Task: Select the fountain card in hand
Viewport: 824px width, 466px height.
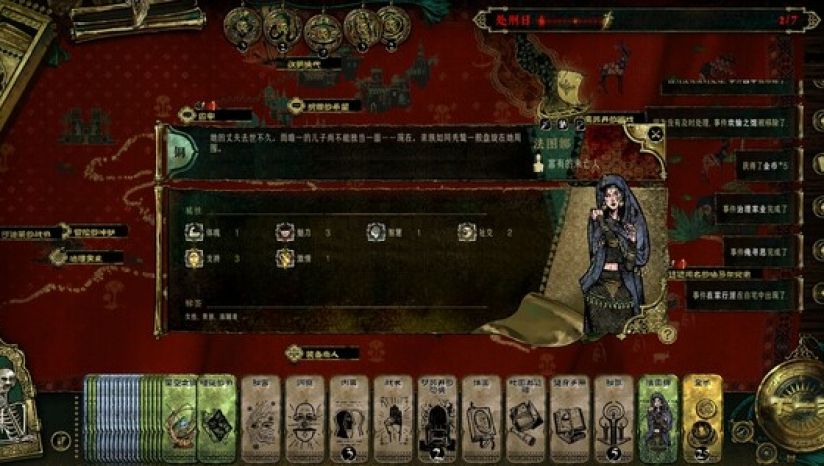Action: pyautogui.click(x=612, y=416)
